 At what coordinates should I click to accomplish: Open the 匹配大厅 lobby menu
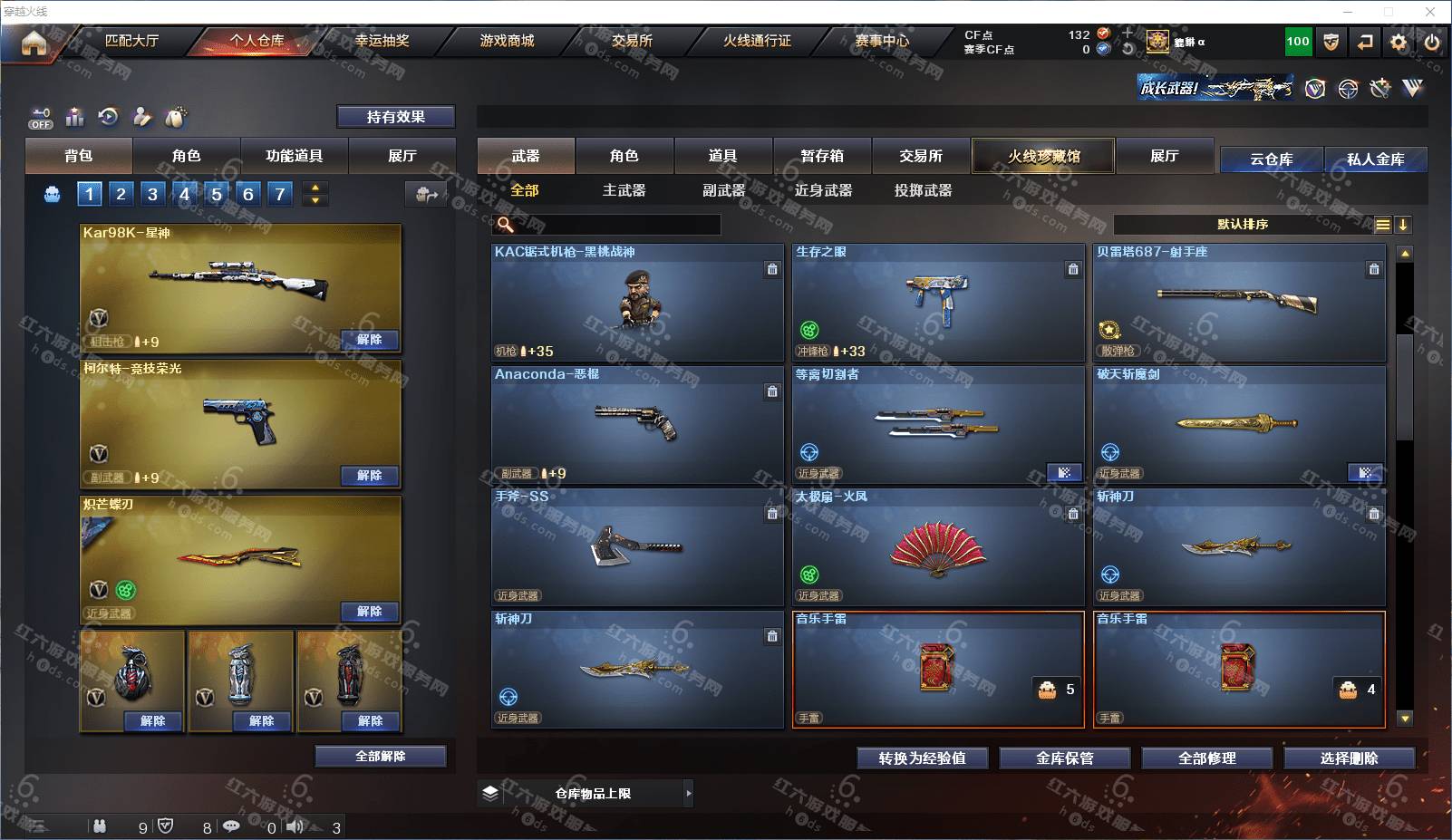pos(132,41)
